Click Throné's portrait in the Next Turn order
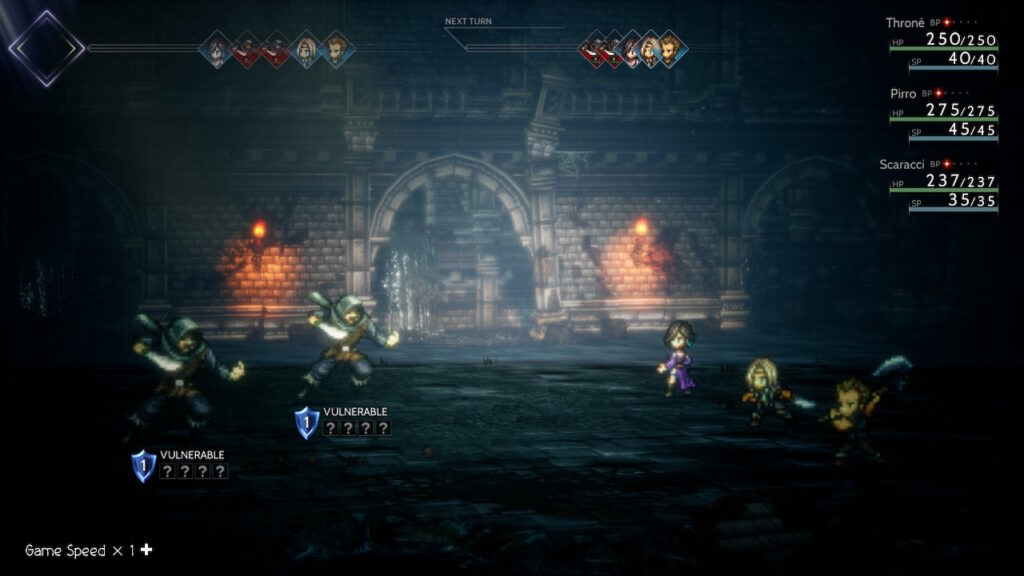Viewport: 1024px width, 576px height. [x=631, y=48]
